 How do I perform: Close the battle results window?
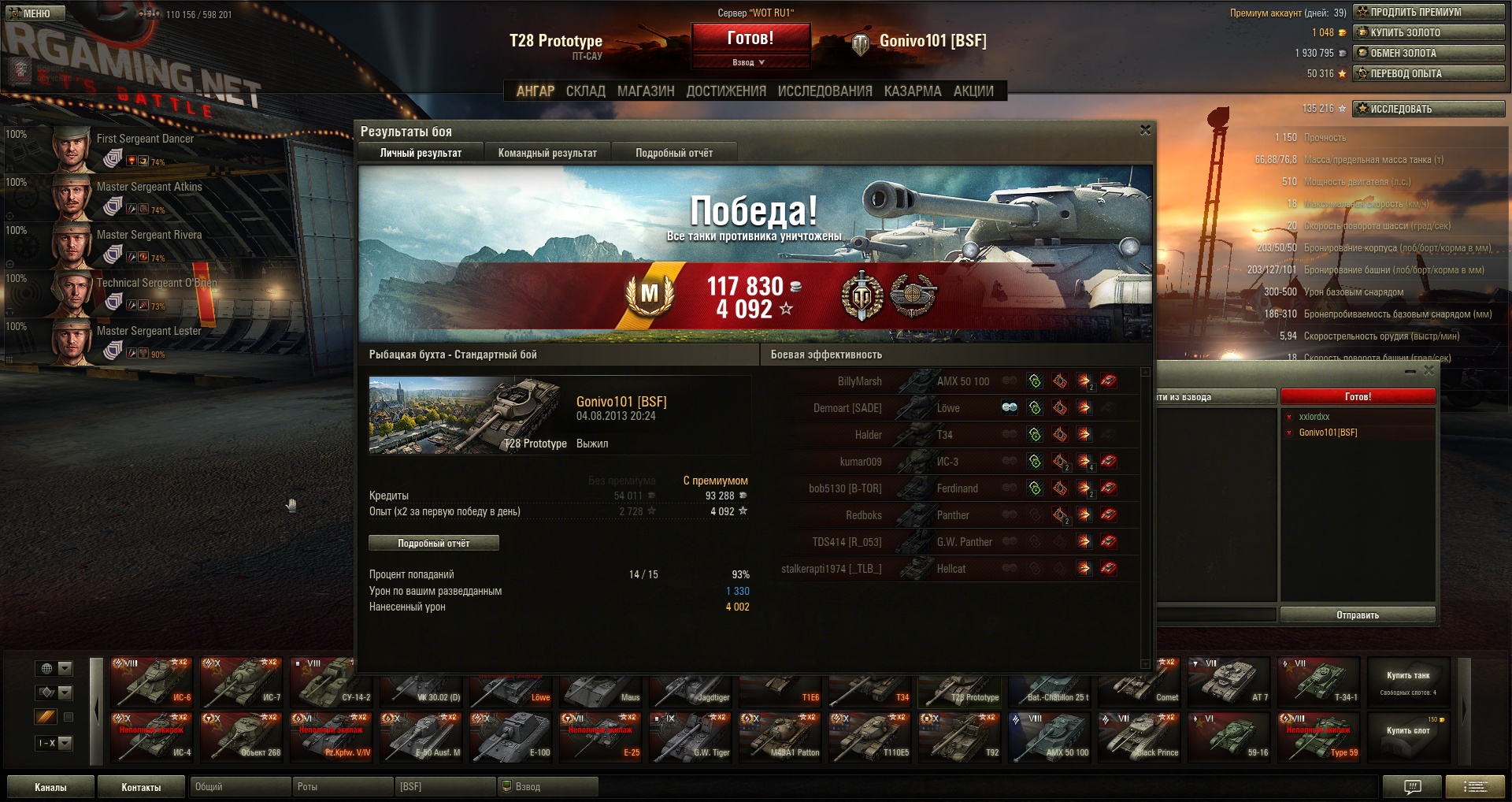1145,130
